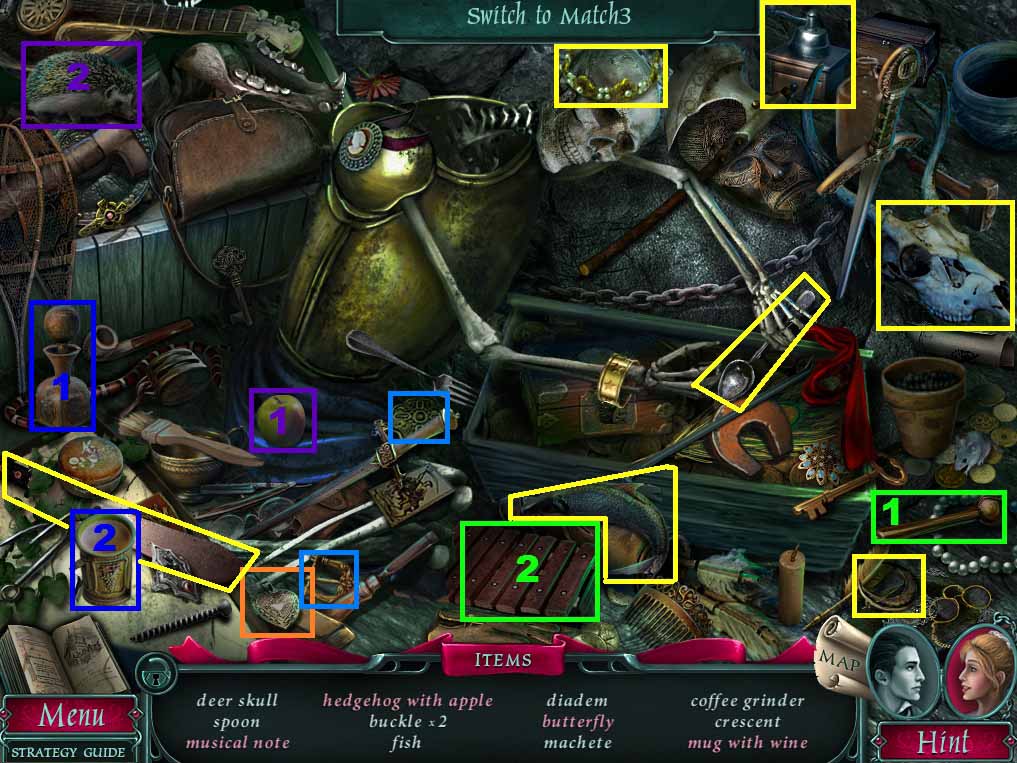Open the Strategy Guide
1017x763 pixels.
70,751
